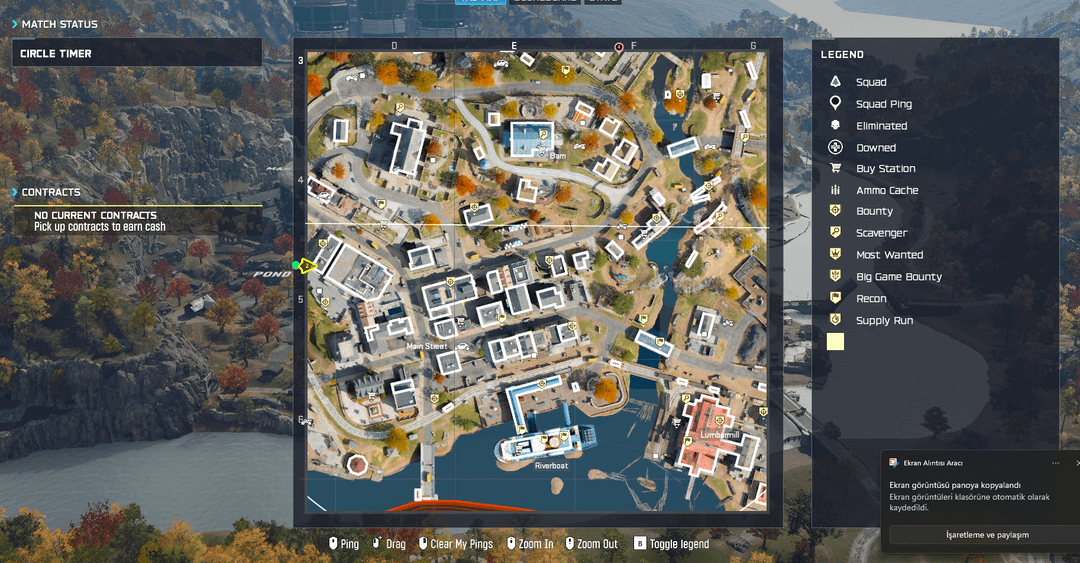1080x563 pixels.
Task: Select the Eliminated legend entry
Action: (881, 126)
